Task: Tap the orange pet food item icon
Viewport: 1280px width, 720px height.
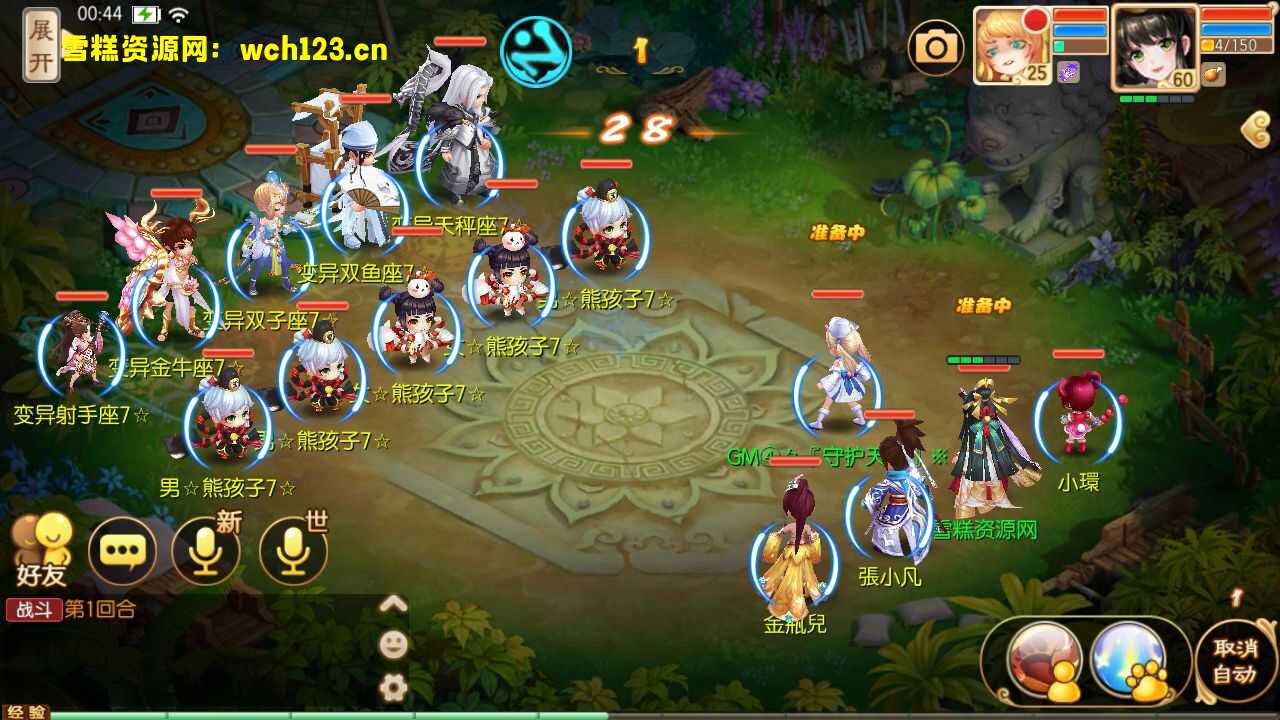Action: click(1215, 72)
